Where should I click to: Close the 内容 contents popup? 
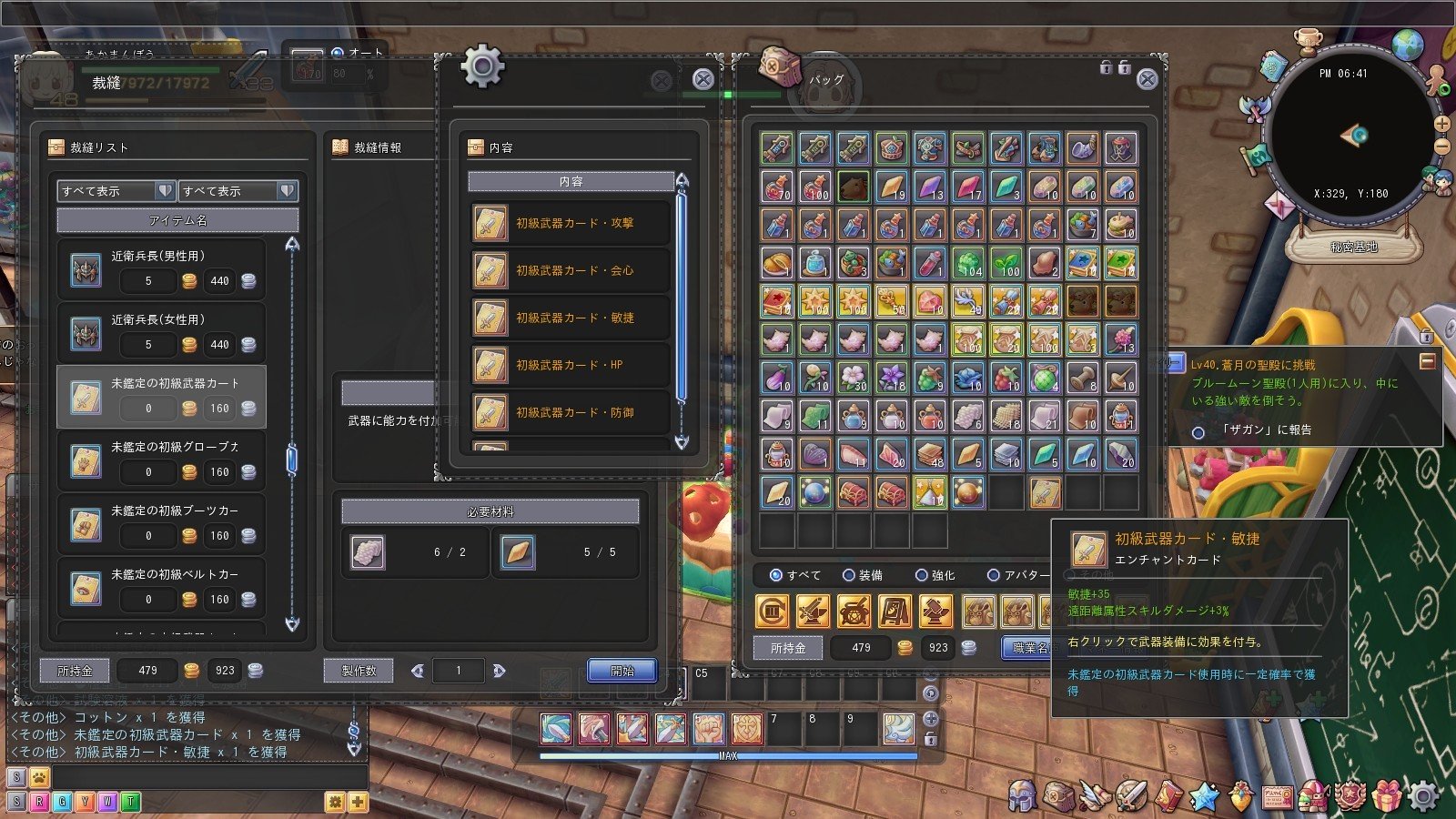pyautogui.click(x=703, y=80)
